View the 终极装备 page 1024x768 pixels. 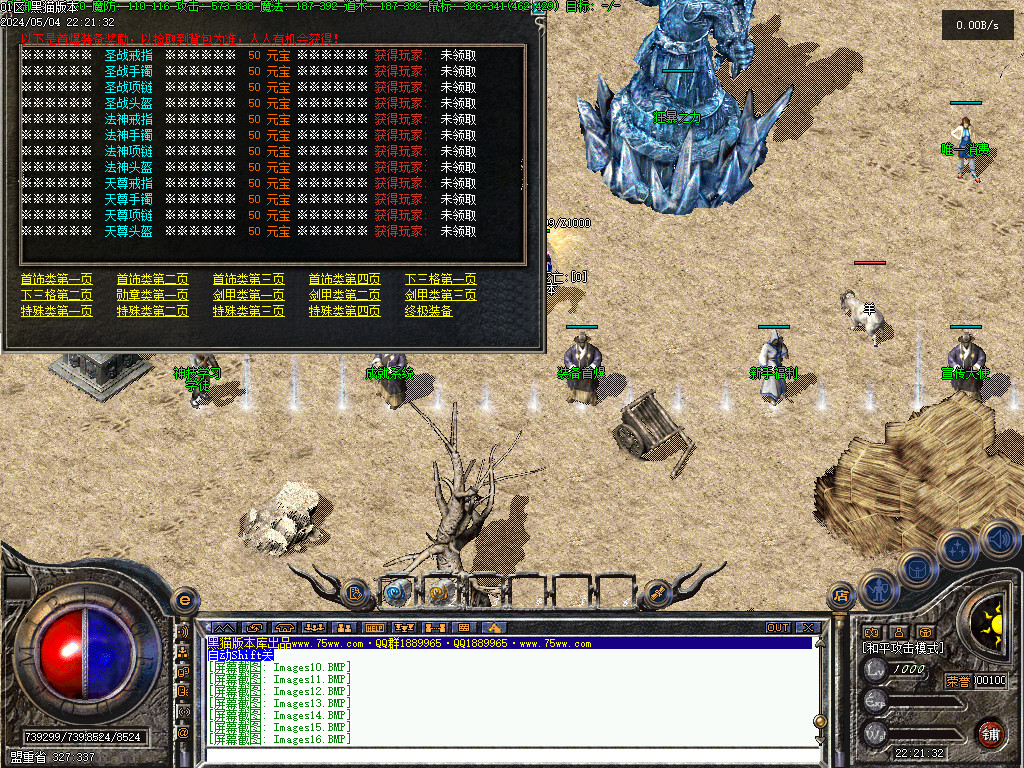[x=428, y=312]
